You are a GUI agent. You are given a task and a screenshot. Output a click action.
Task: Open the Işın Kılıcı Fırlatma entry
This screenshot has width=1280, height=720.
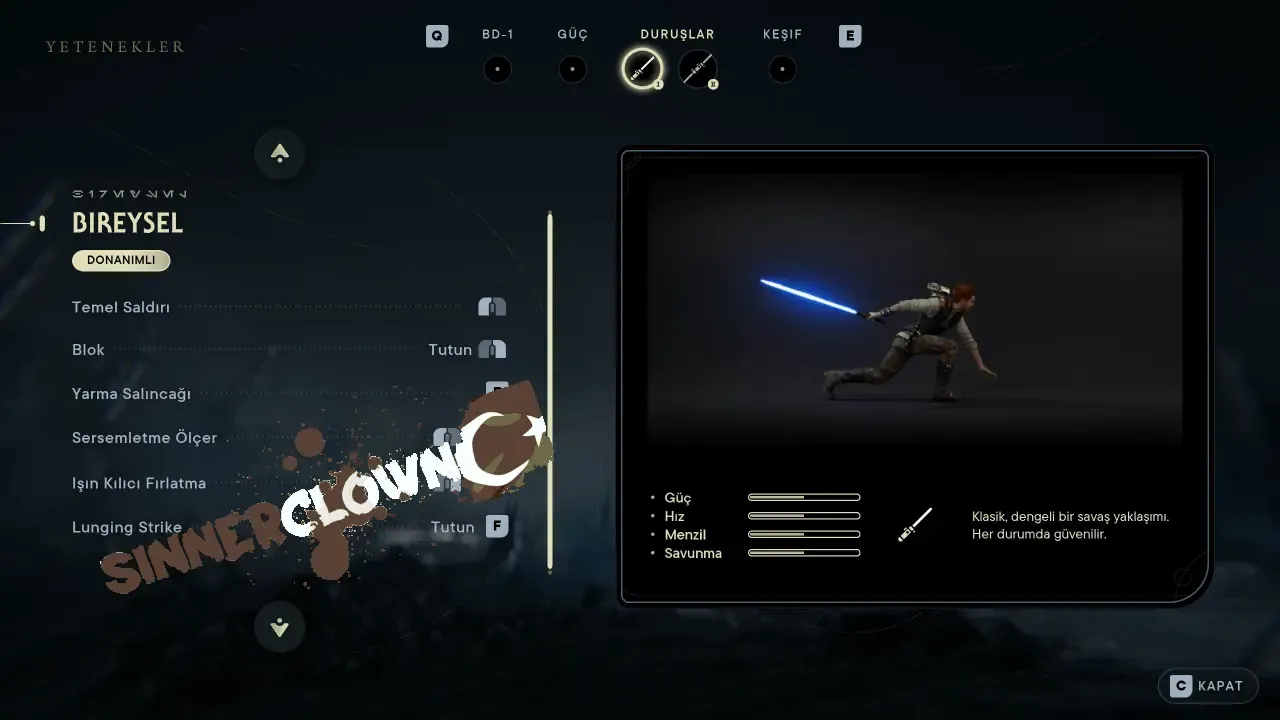click(139, 483)
